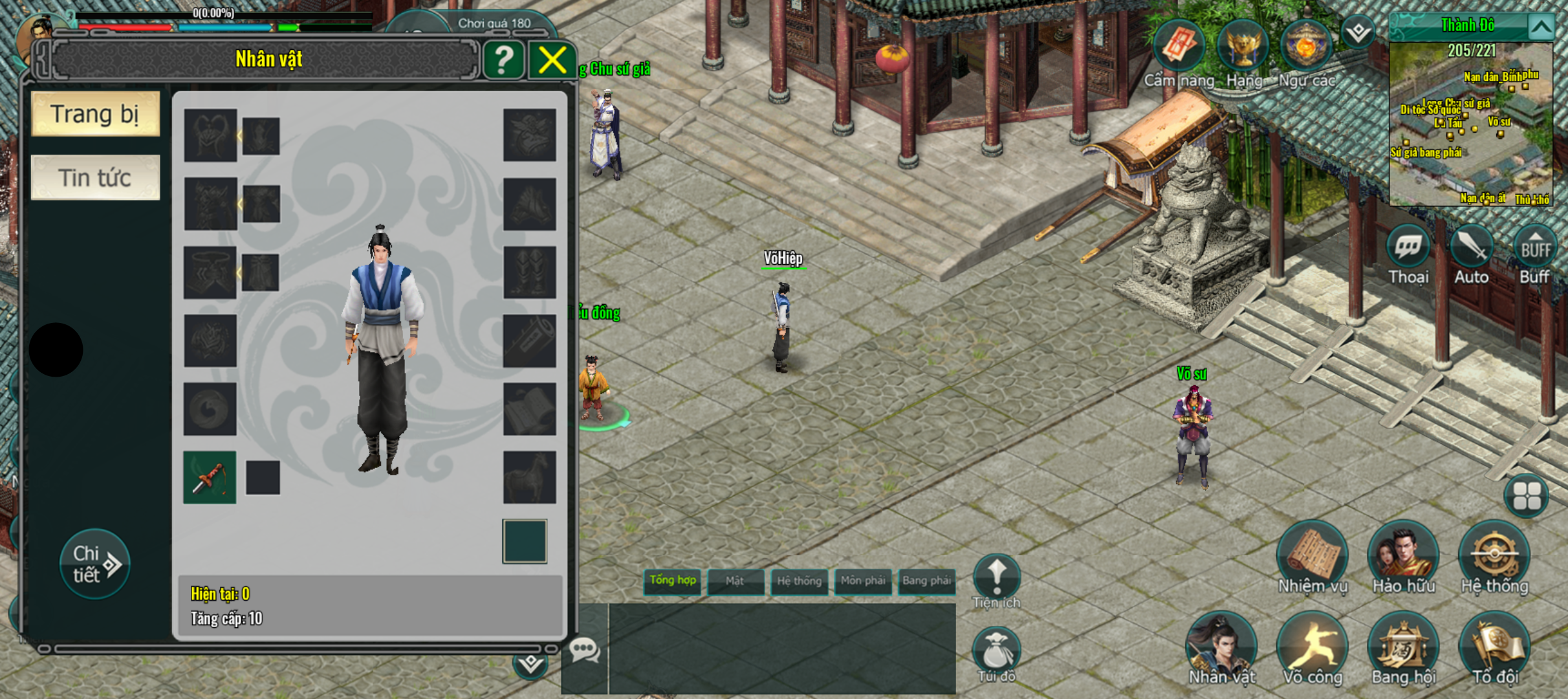1568x699 pixels.
Task: Switch chat to the Bang phái tab
Action: pos(926,581)
